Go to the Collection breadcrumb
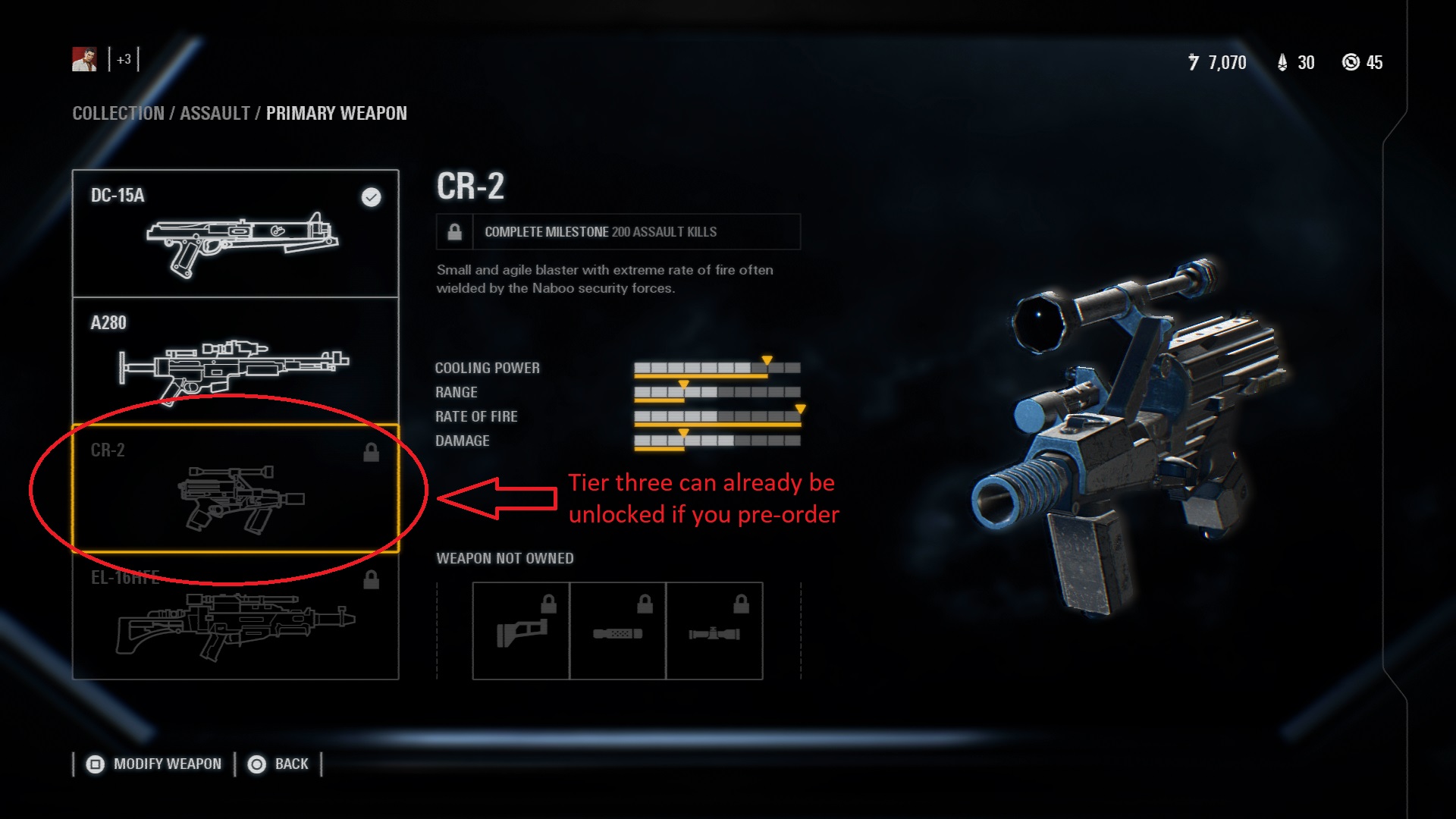Screen dimensions: 1456x819 118,114
